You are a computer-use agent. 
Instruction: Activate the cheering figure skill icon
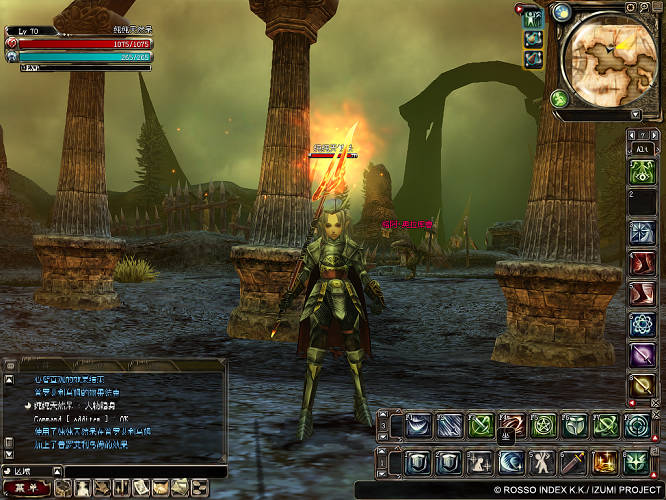pos(542,462)
